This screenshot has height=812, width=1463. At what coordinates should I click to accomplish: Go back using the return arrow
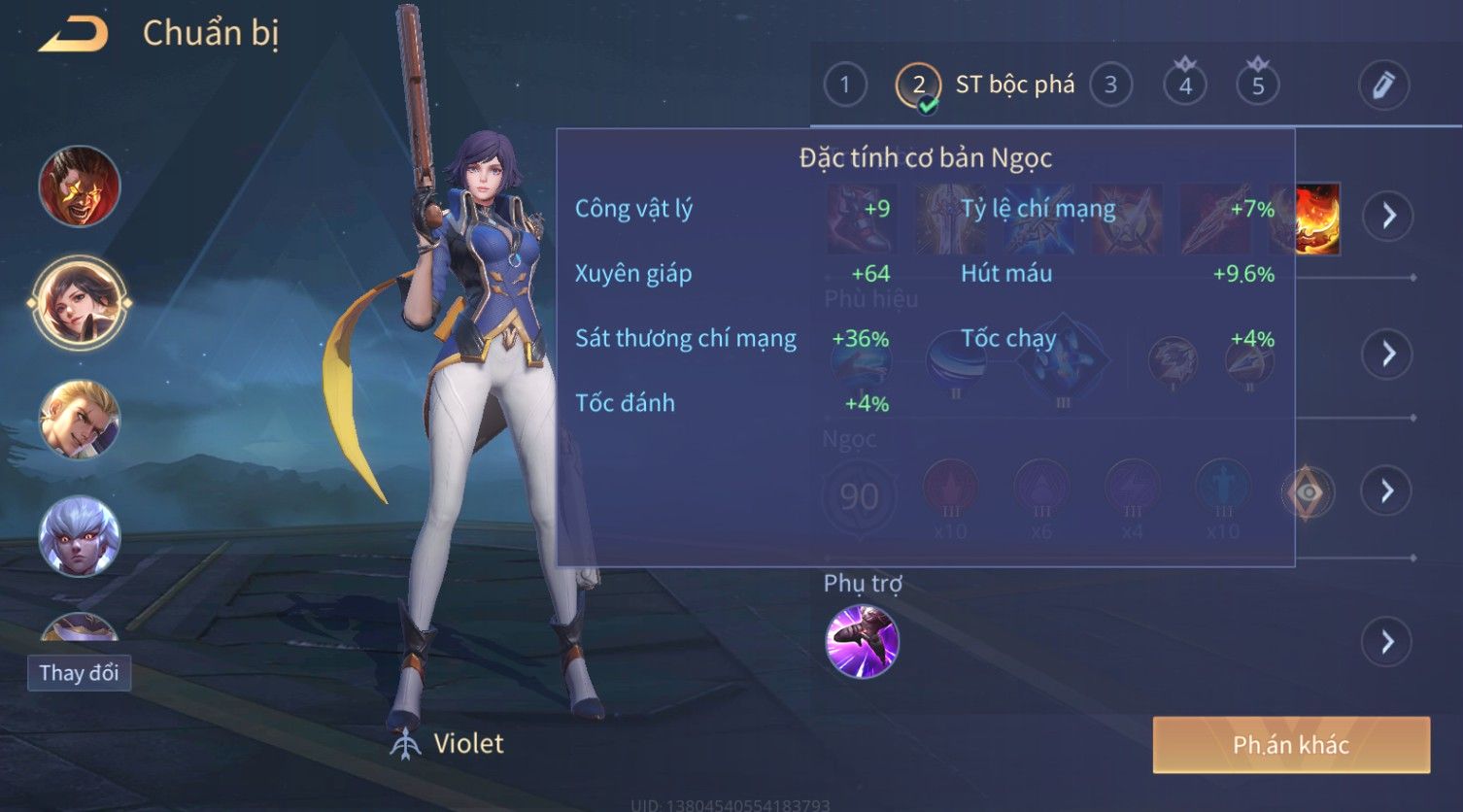74,35
